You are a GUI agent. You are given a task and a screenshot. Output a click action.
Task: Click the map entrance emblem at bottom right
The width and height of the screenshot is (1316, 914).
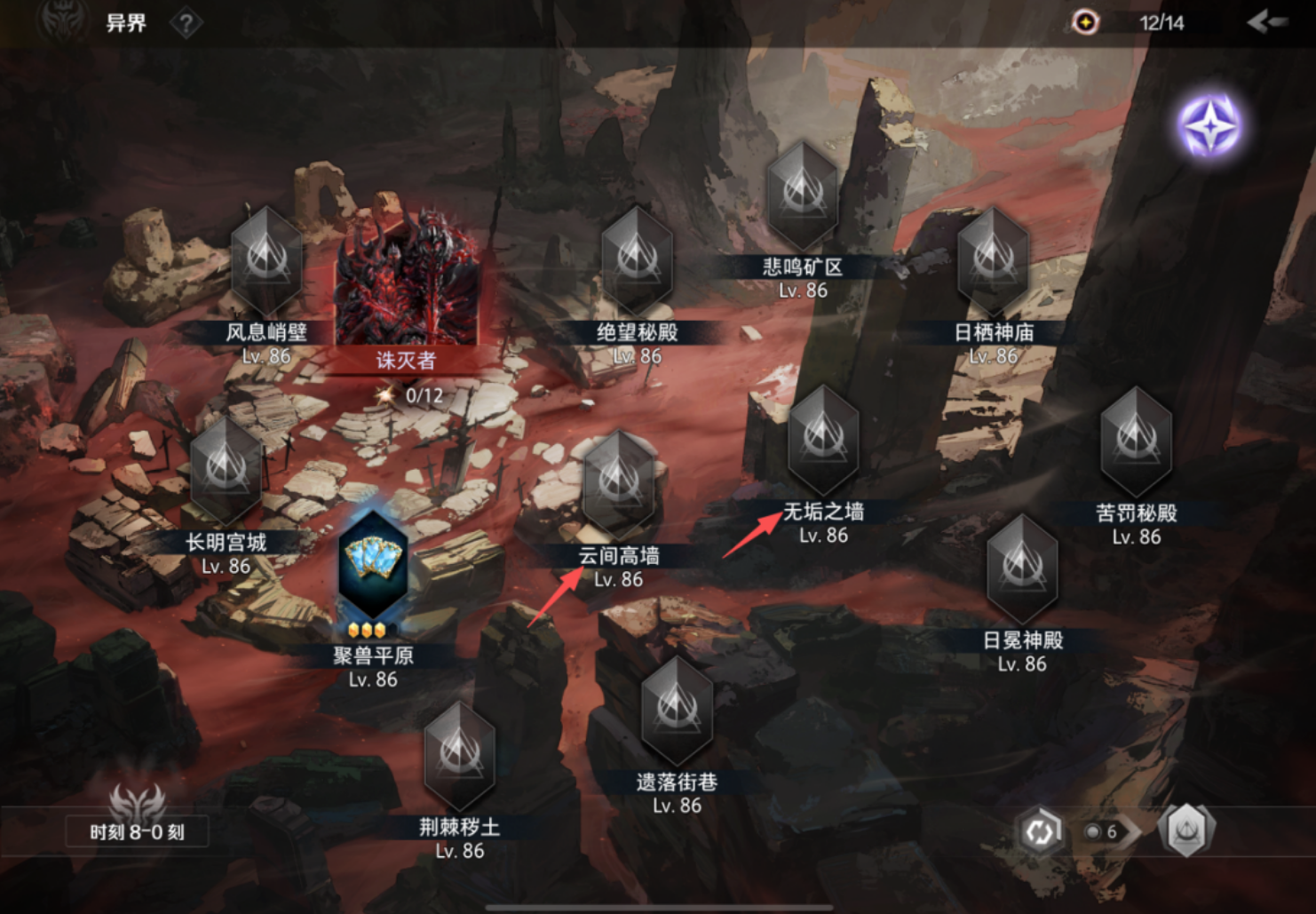[1188, 831]
